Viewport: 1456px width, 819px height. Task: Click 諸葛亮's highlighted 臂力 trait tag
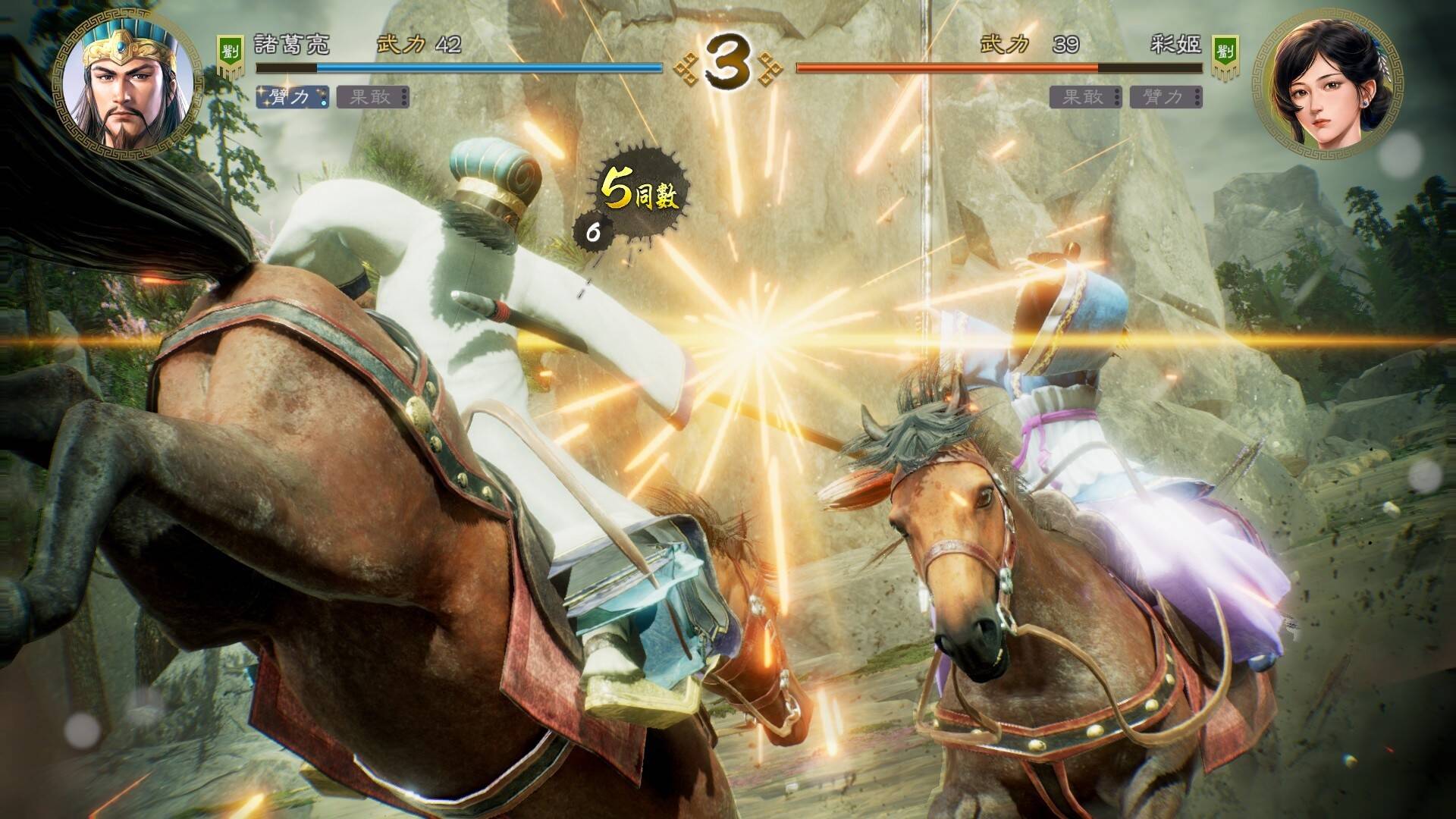[x=292, y=97]
